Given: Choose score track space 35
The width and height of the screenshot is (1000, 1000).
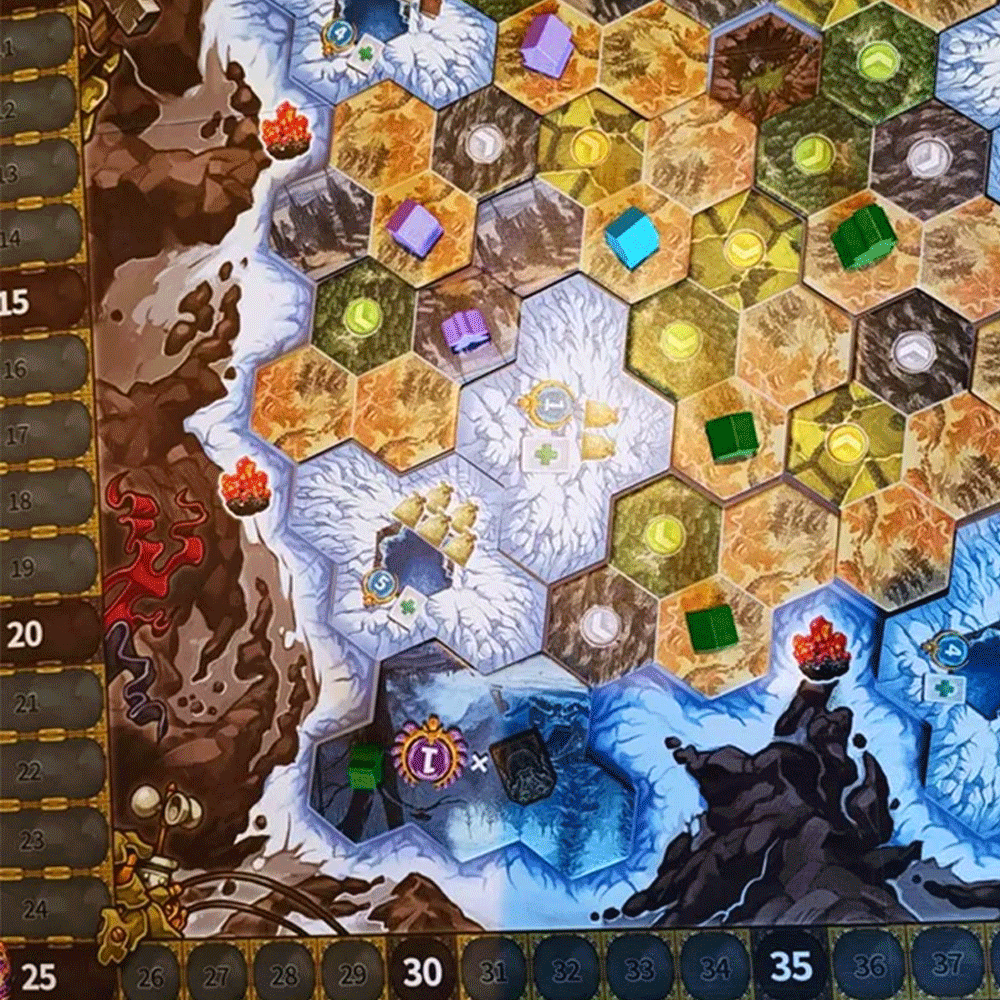Looking at the screenshot, I should (790, 966).
